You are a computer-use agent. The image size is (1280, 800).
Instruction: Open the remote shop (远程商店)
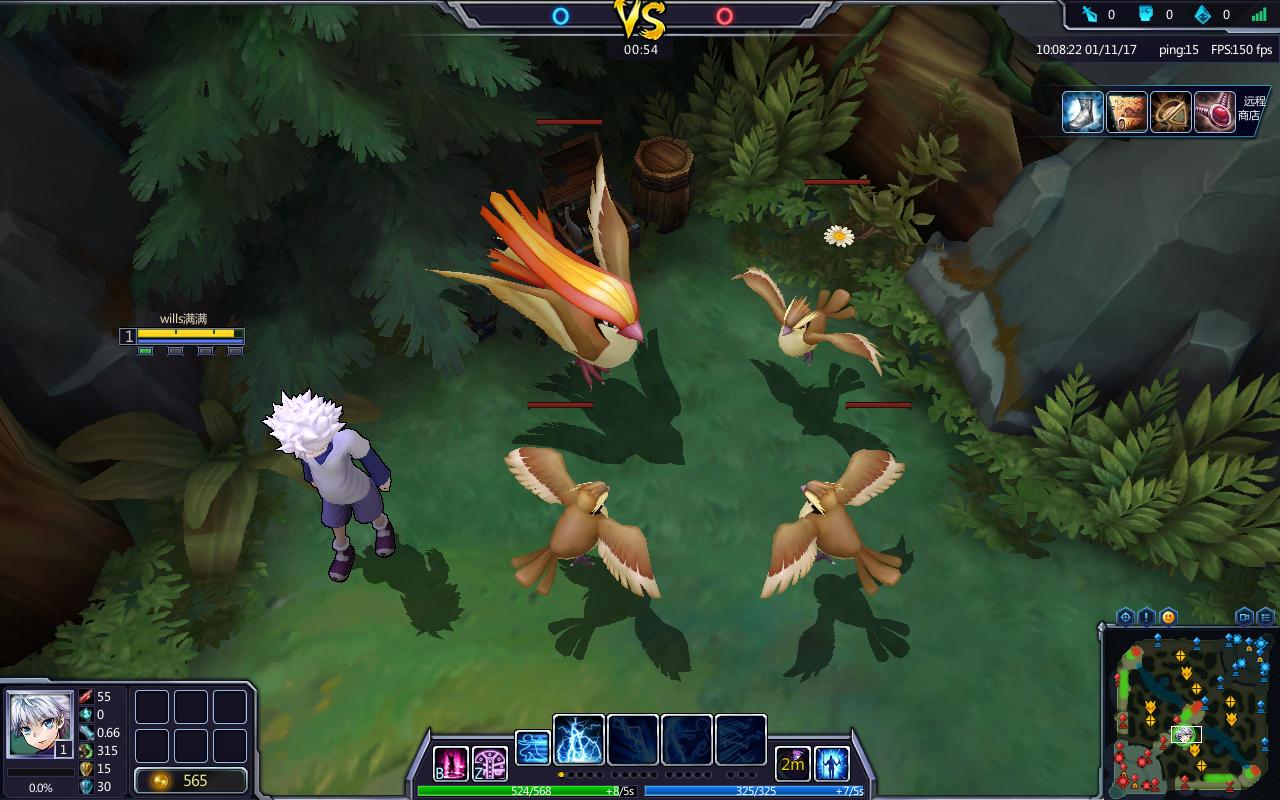1253,108
